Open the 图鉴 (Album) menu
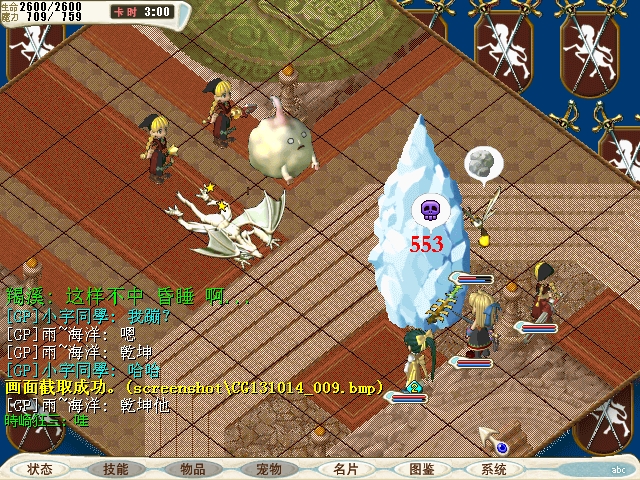This screenshot has width=640, height=480. pos(421,469)
